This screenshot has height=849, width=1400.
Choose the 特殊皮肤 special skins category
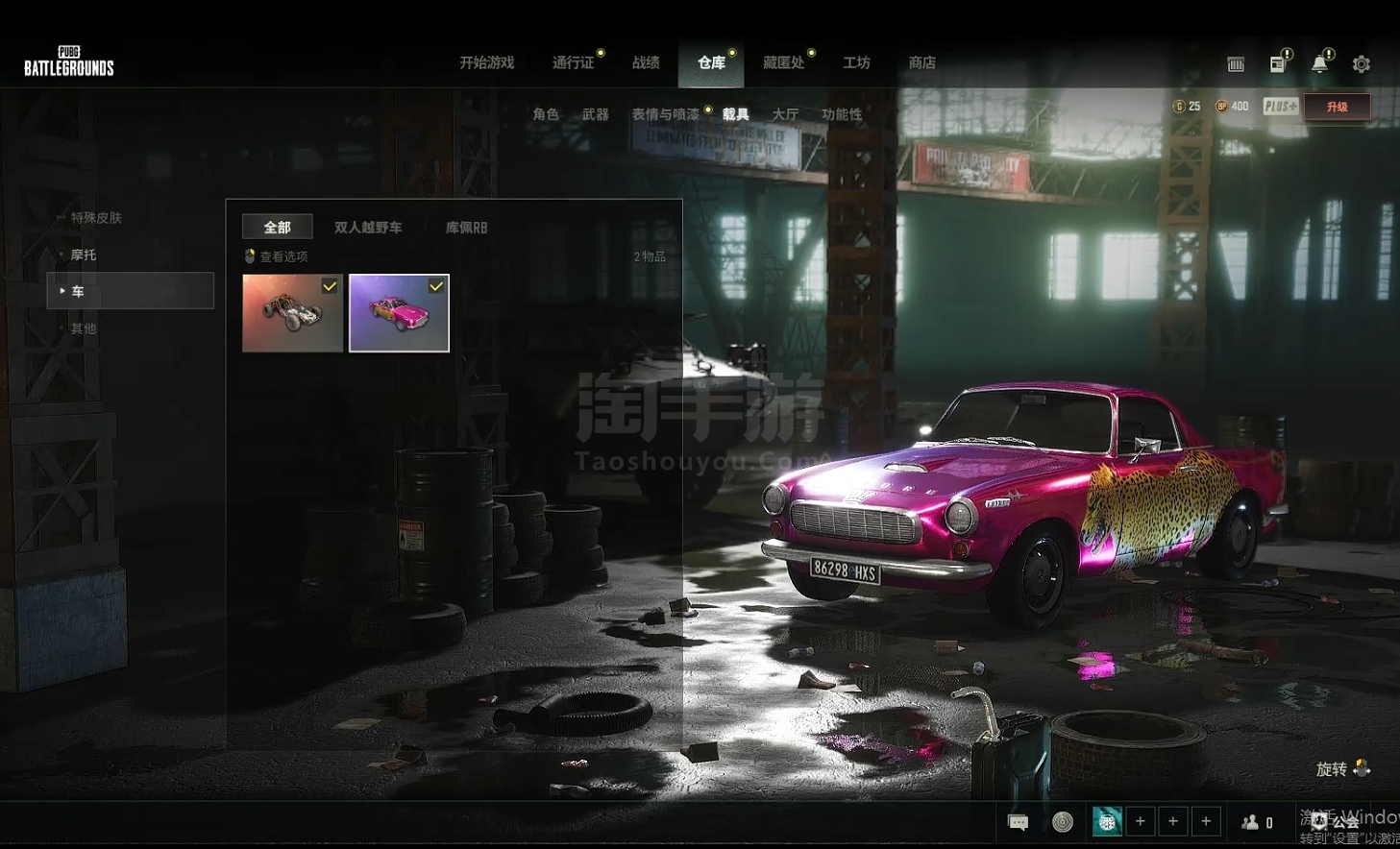pos(96,218)
